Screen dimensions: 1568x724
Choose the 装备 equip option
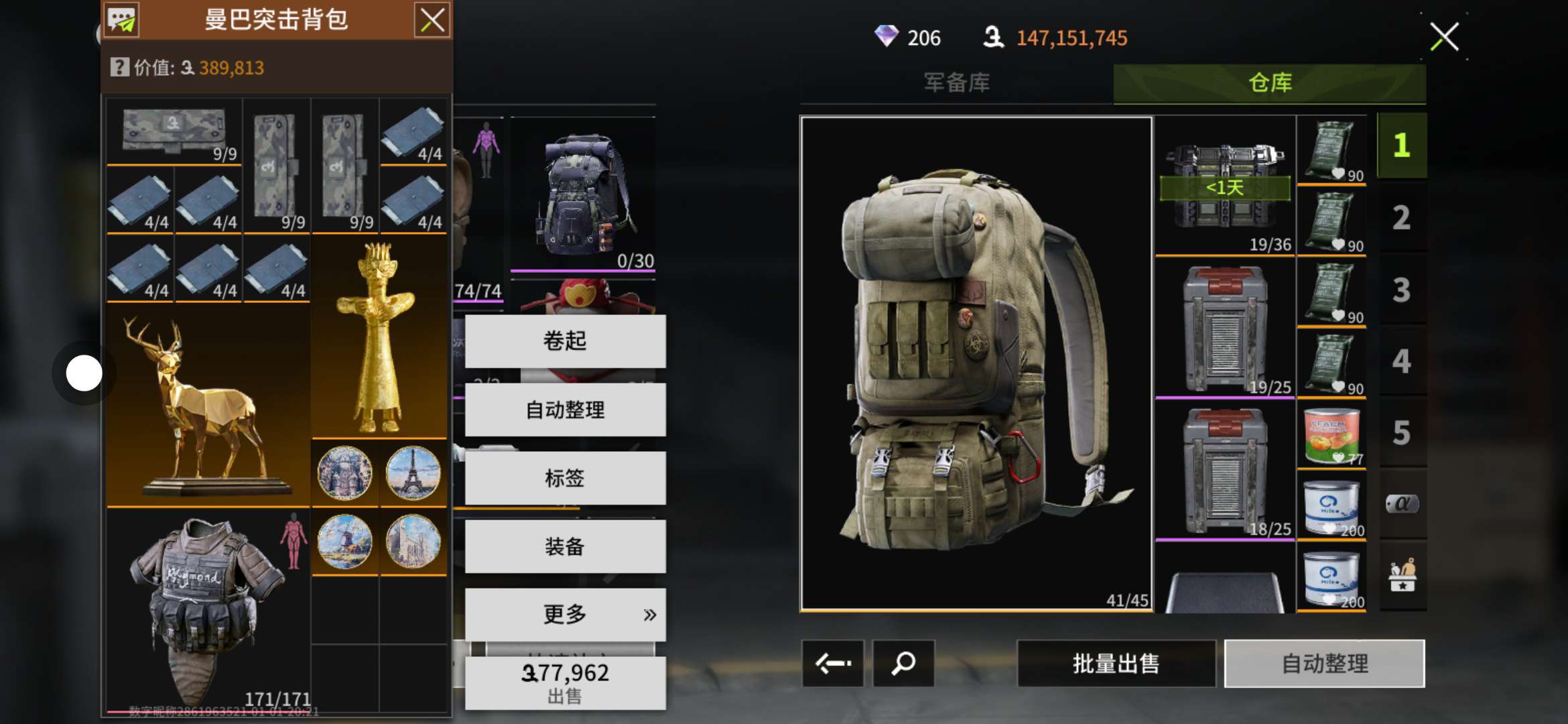565,546
